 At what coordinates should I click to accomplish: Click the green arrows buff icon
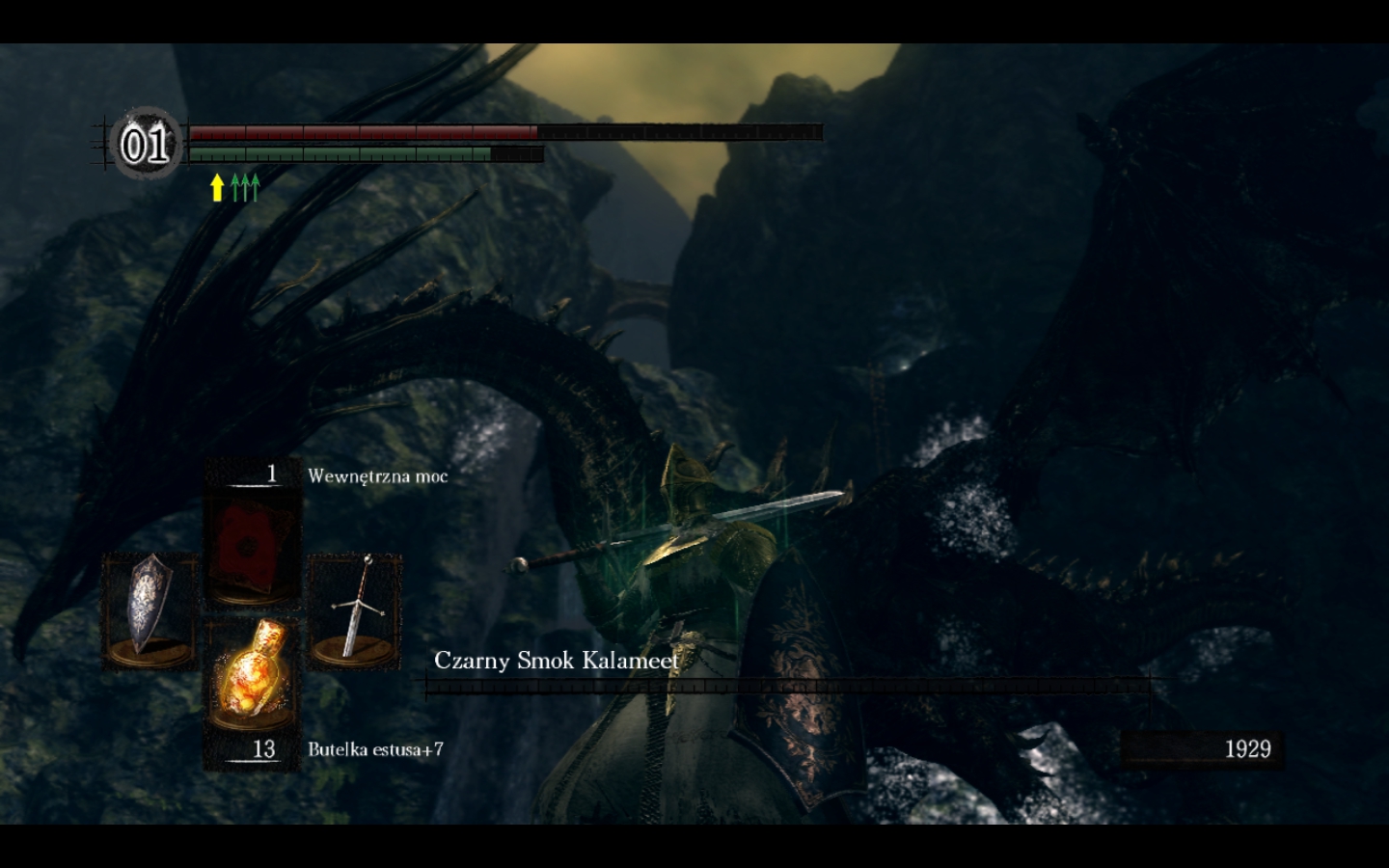click(246, 187)
